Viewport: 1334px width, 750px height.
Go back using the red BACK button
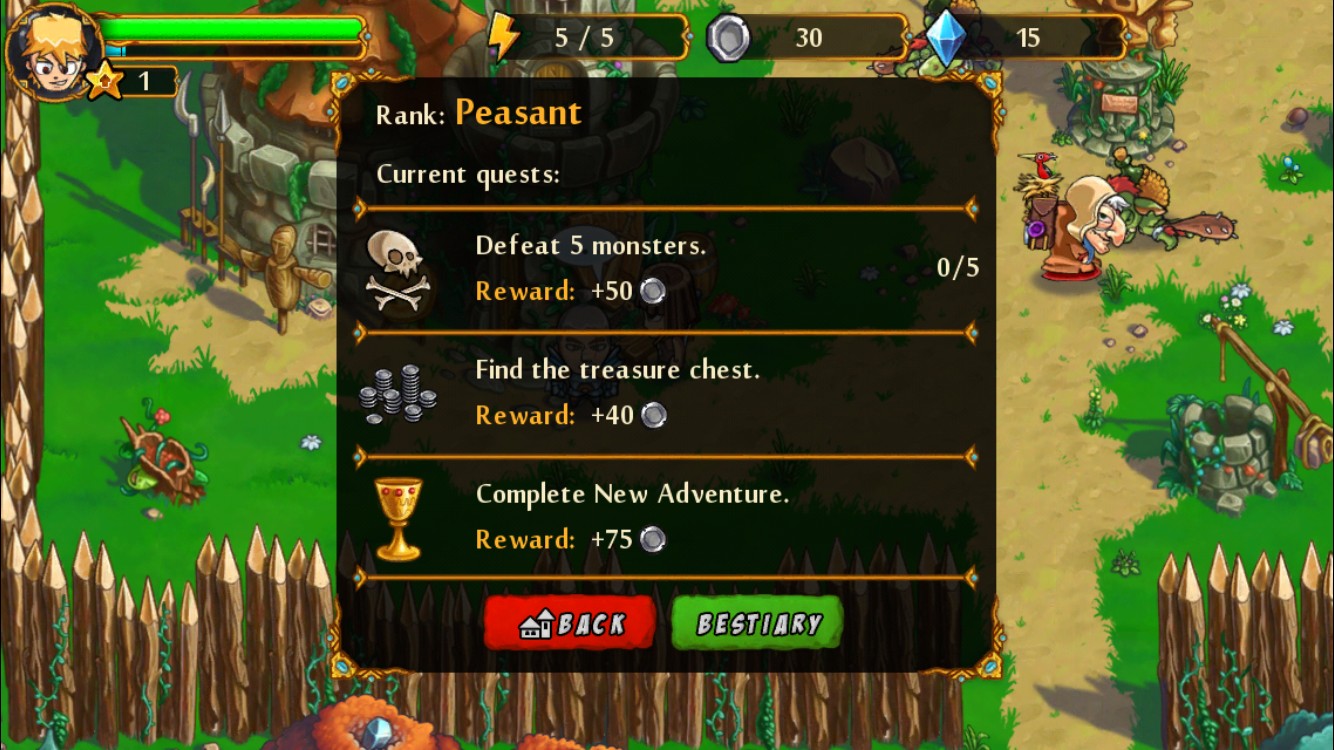(x=570, y=624)
